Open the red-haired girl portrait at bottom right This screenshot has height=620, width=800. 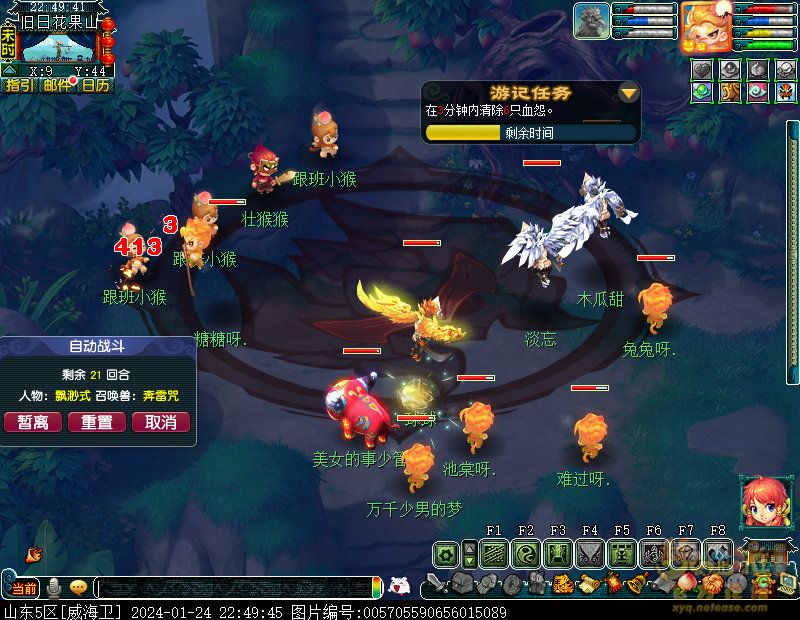(762, 500)
